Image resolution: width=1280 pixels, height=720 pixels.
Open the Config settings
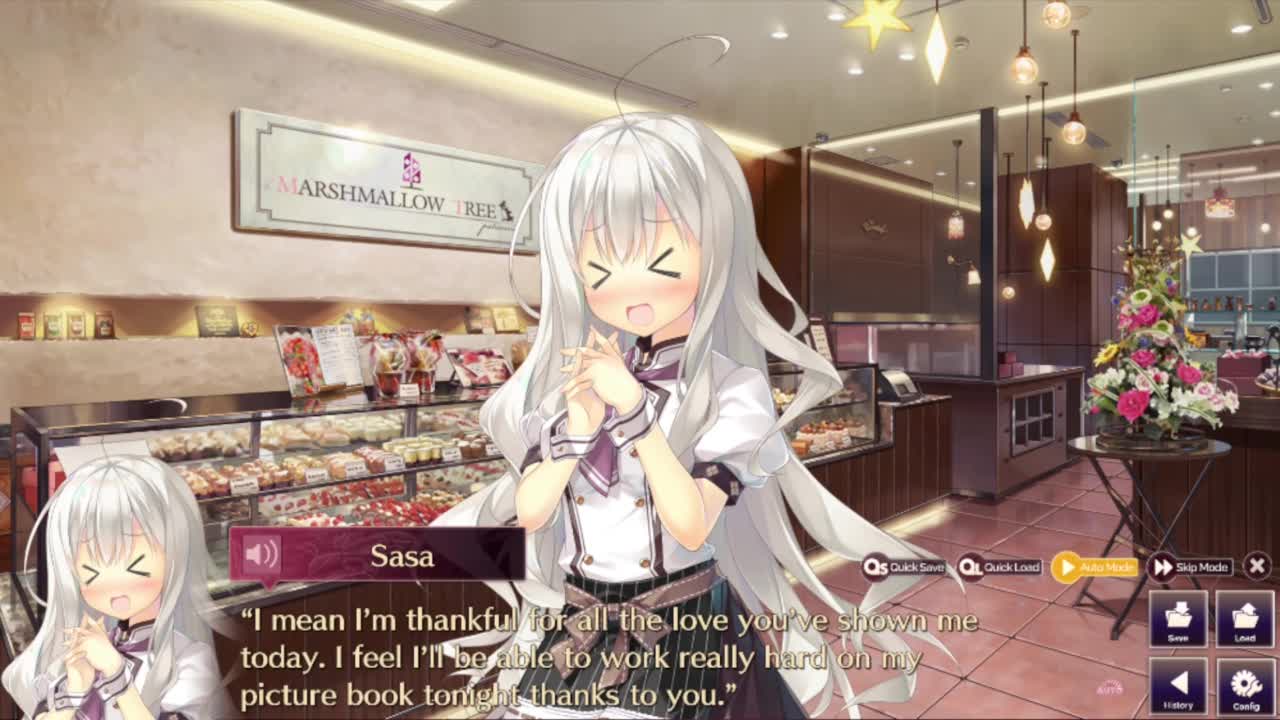tap(1244, 686)
